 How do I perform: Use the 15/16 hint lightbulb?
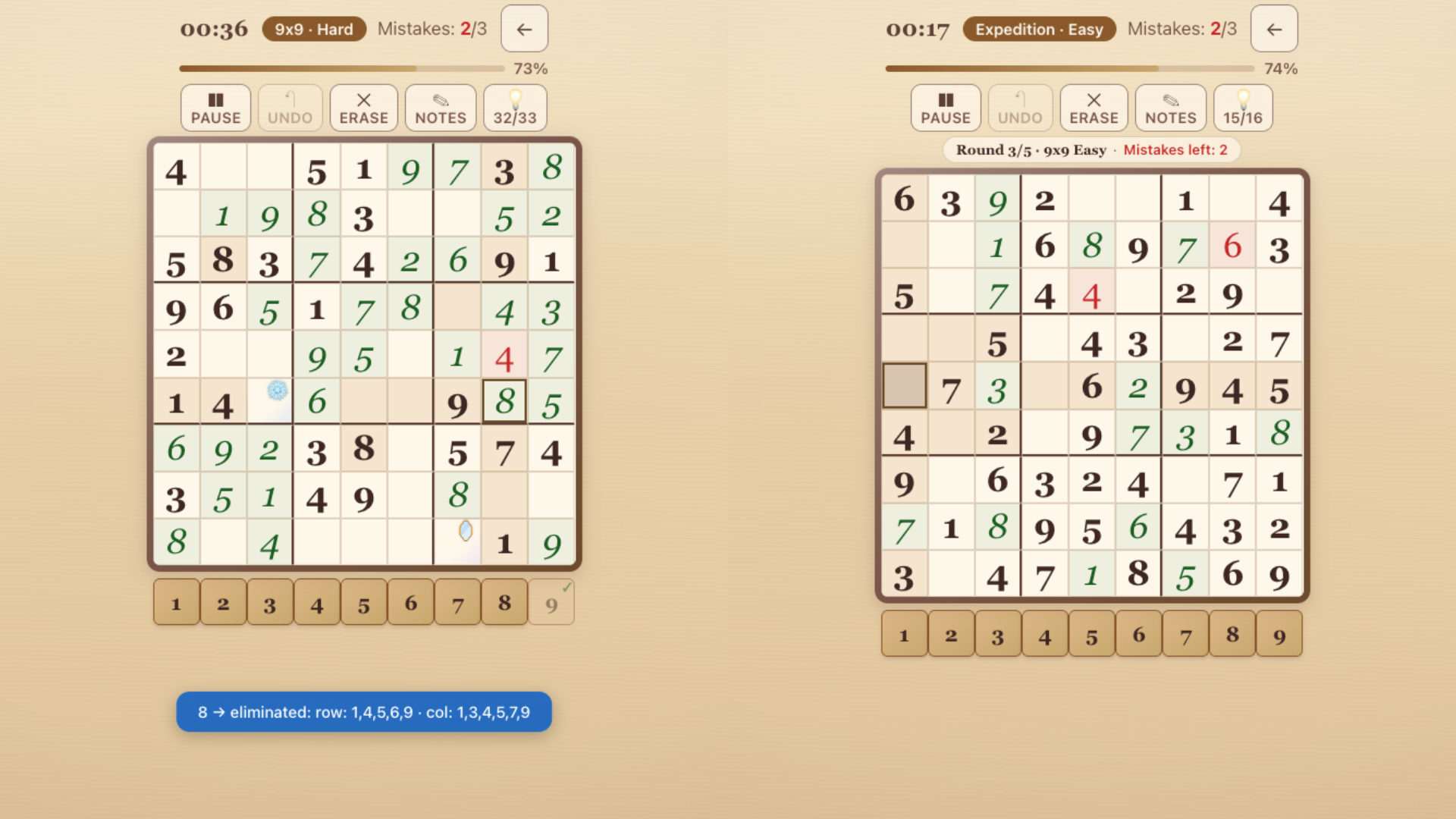[x=1243, y=107]
